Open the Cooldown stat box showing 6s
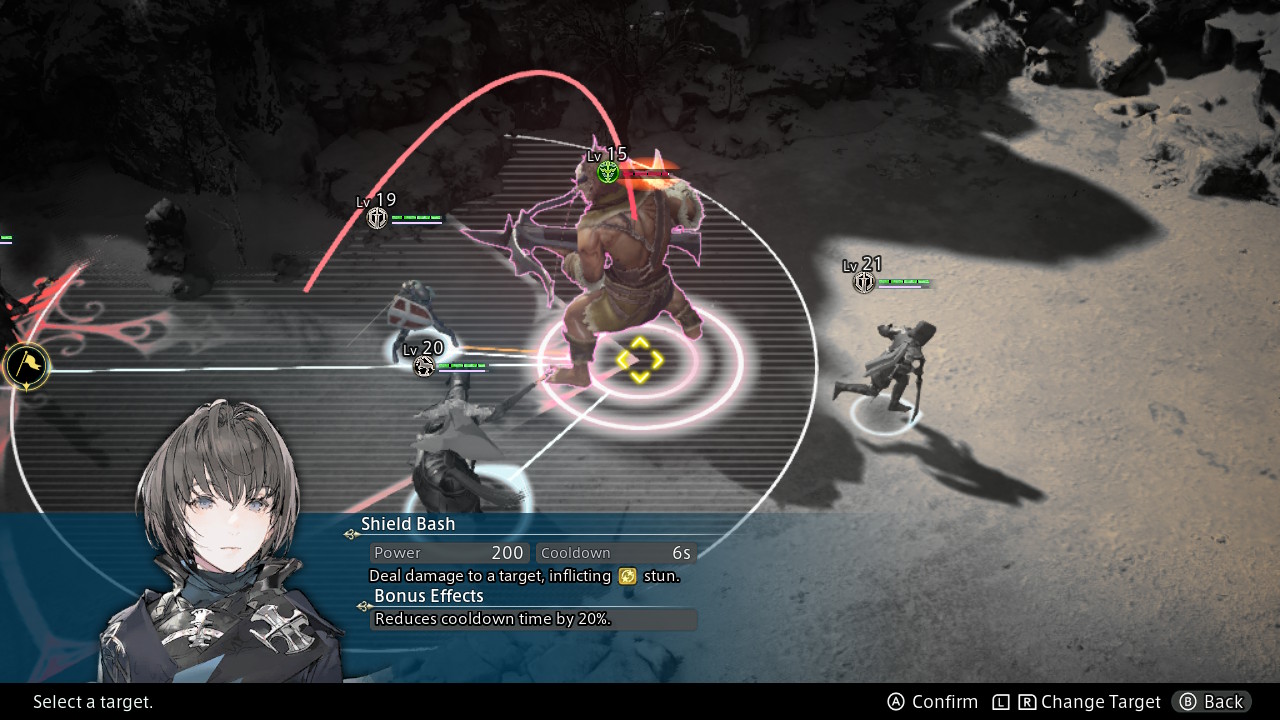 click(x=615, y=552)
